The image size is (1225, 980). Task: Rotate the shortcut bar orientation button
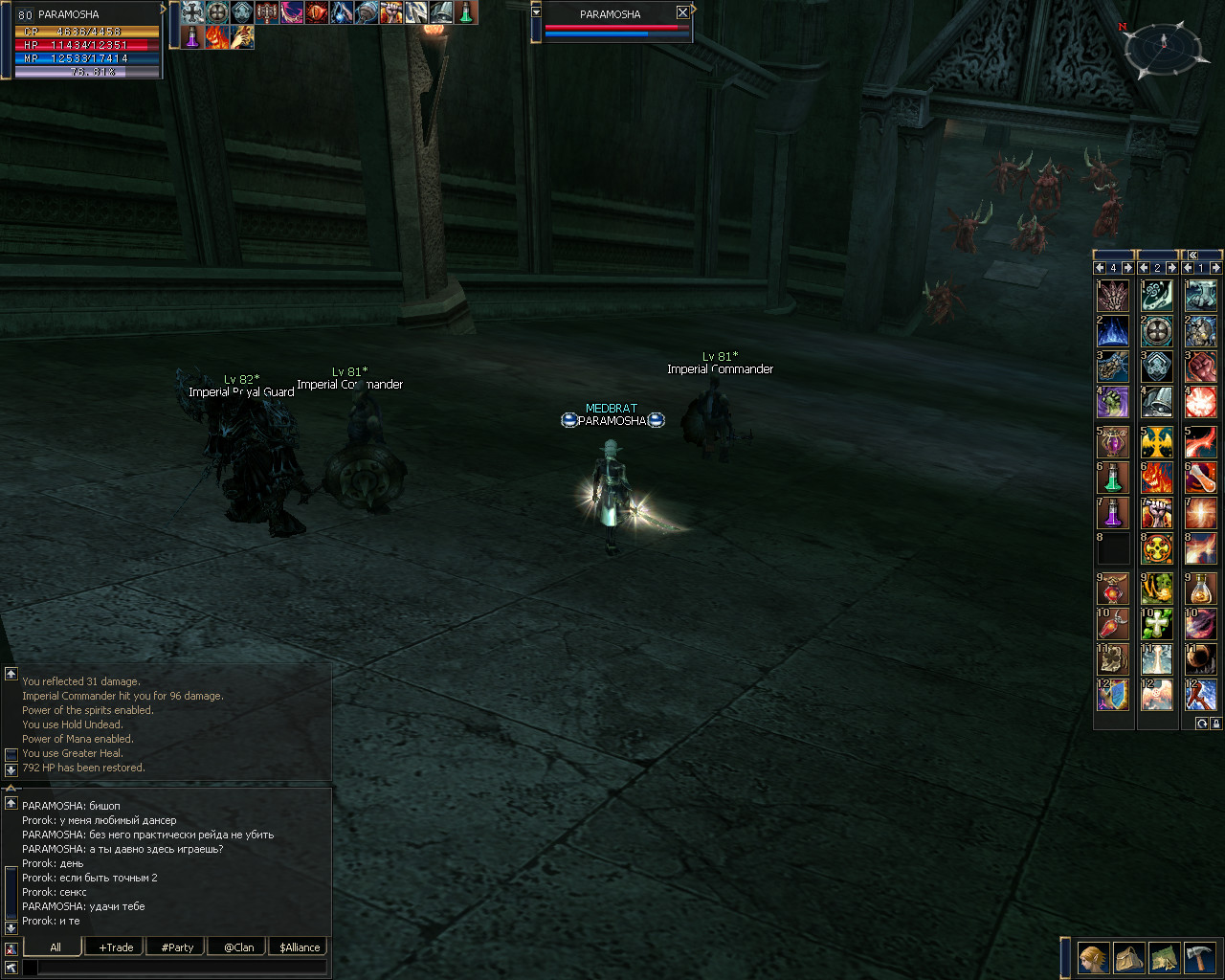click(1202, 724)
